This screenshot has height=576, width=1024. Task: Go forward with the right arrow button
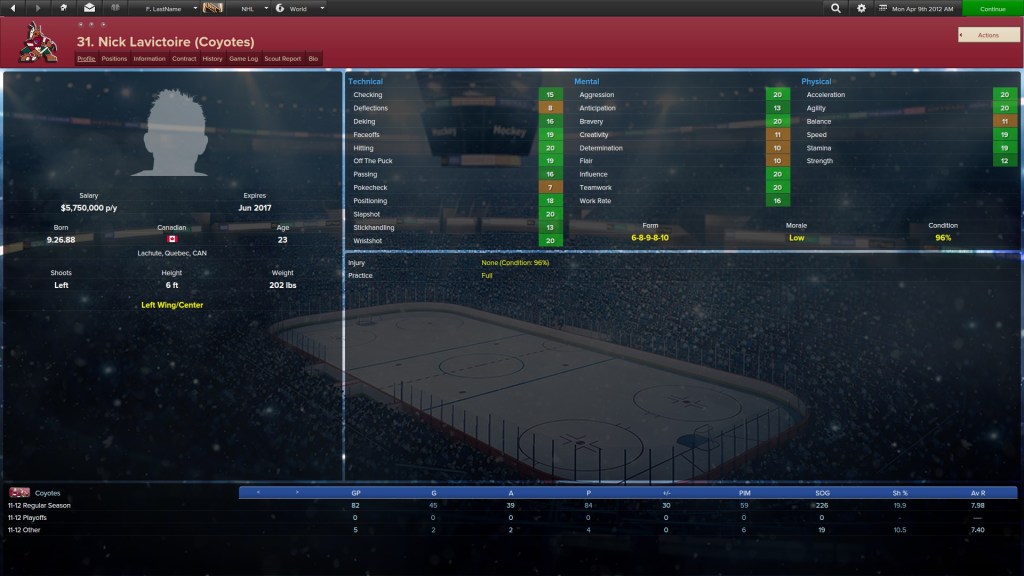39,8
